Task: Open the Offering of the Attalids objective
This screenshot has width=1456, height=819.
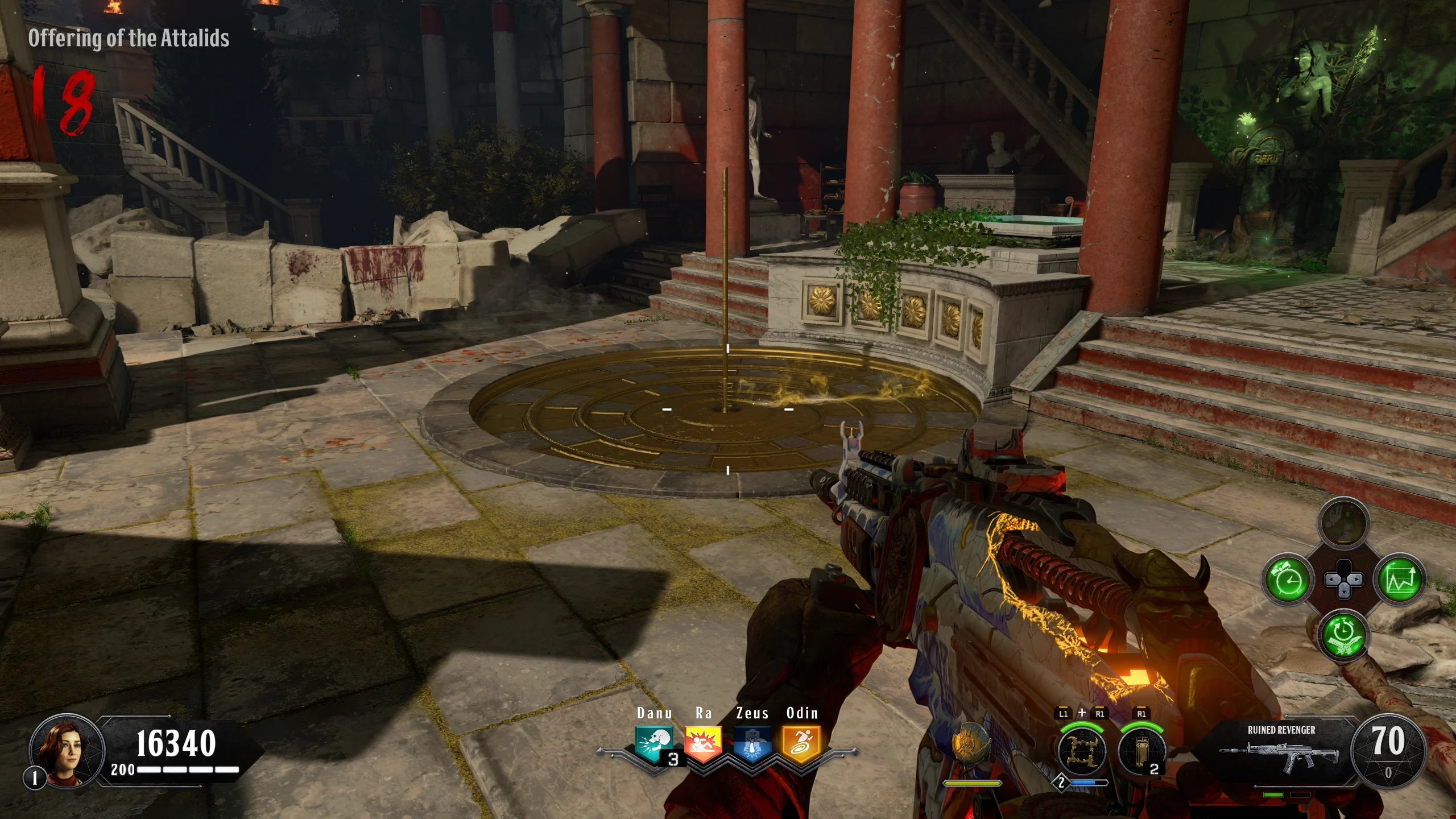Action: click(x=129, y=39)
